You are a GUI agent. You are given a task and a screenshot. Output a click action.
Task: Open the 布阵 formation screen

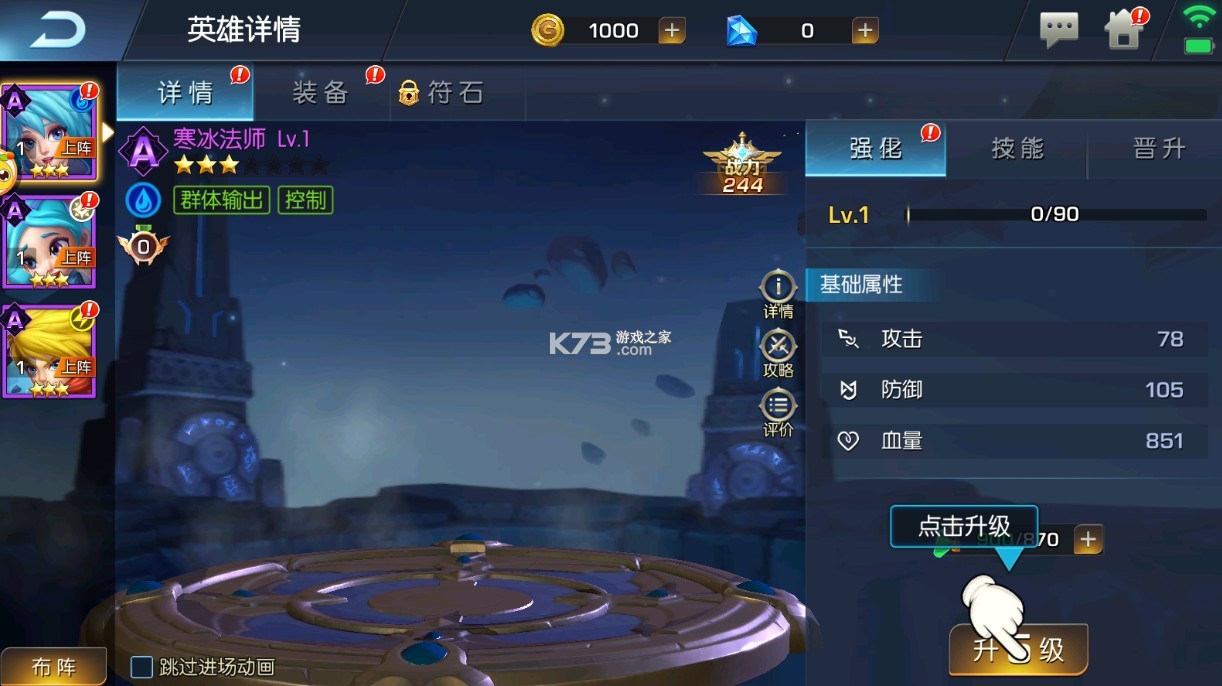[54, 667]
